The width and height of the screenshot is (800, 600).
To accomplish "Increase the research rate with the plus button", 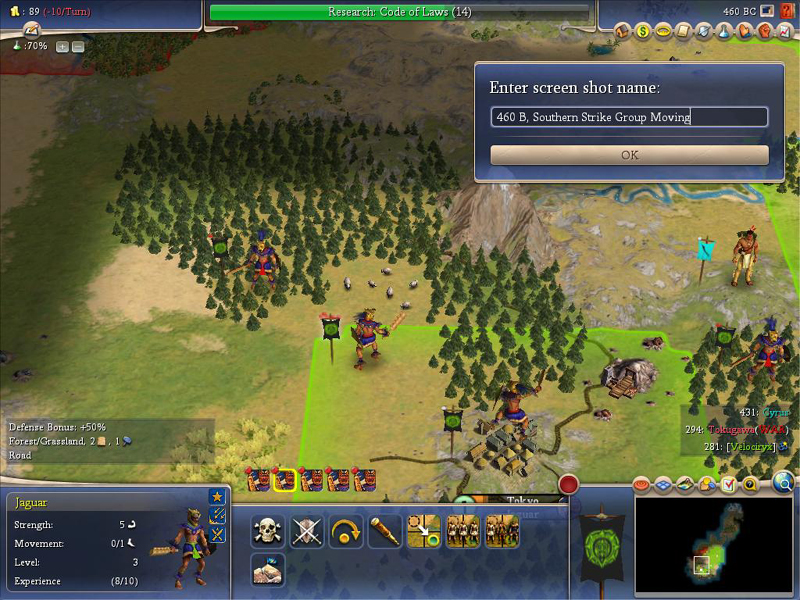I will (62, 47).
